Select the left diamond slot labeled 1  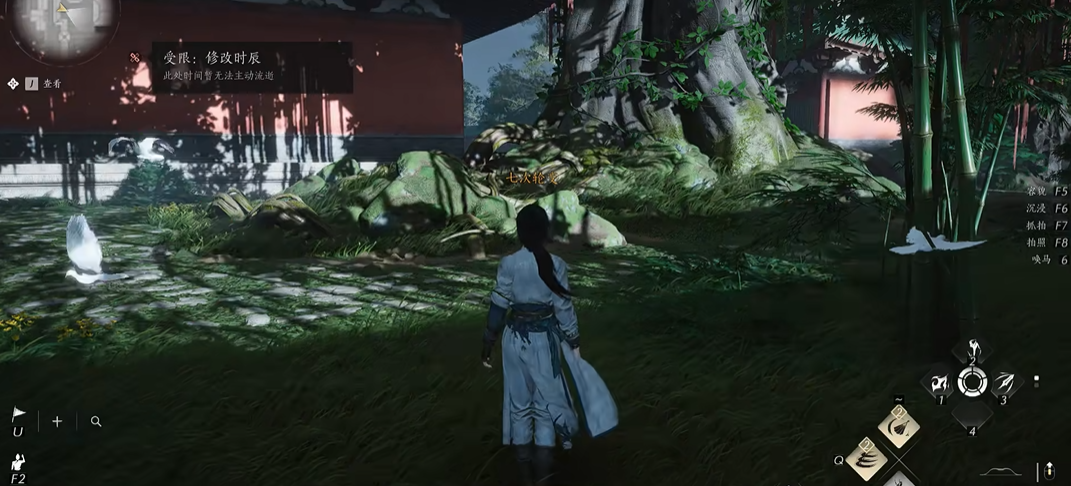(940, 383)
